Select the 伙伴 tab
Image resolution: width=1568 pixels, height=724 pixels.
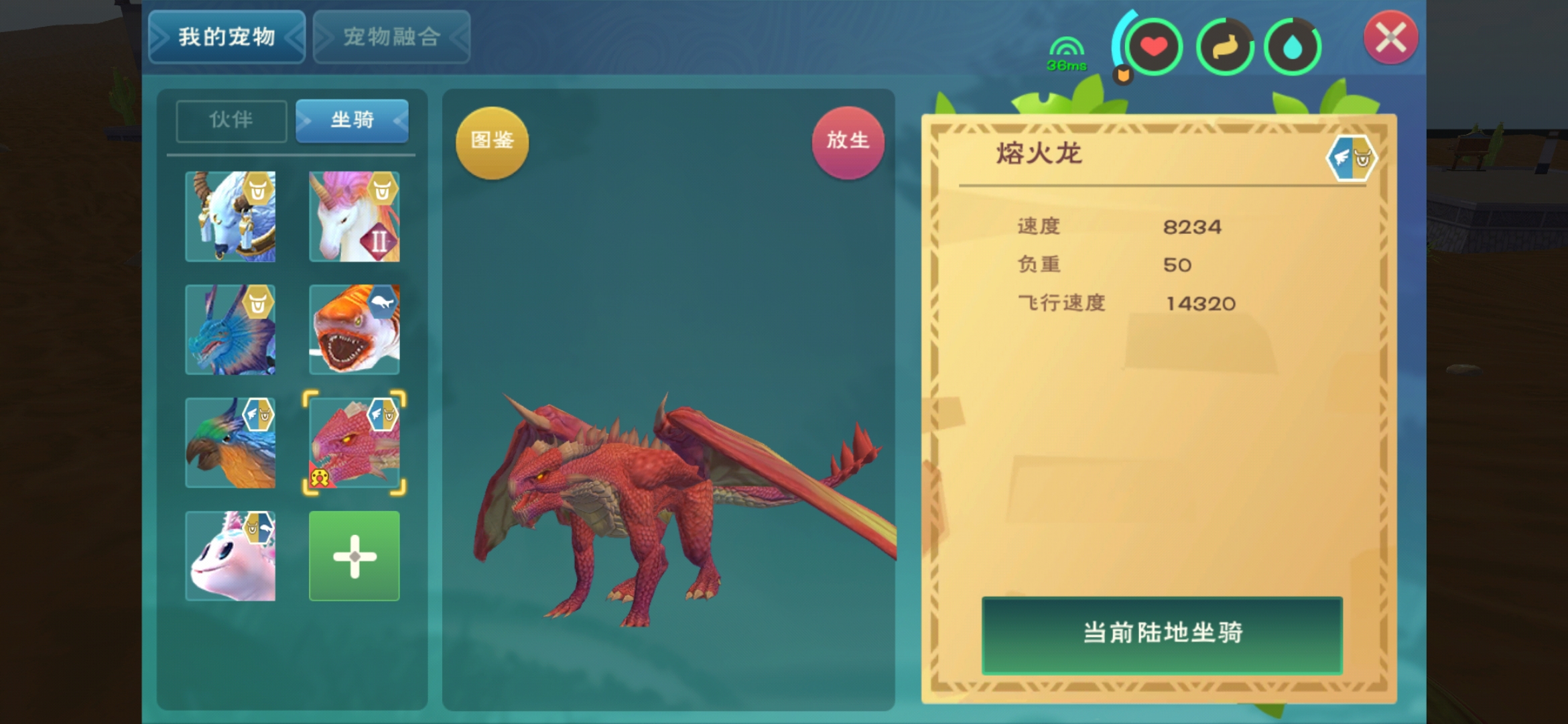click(x=231, y=121)
